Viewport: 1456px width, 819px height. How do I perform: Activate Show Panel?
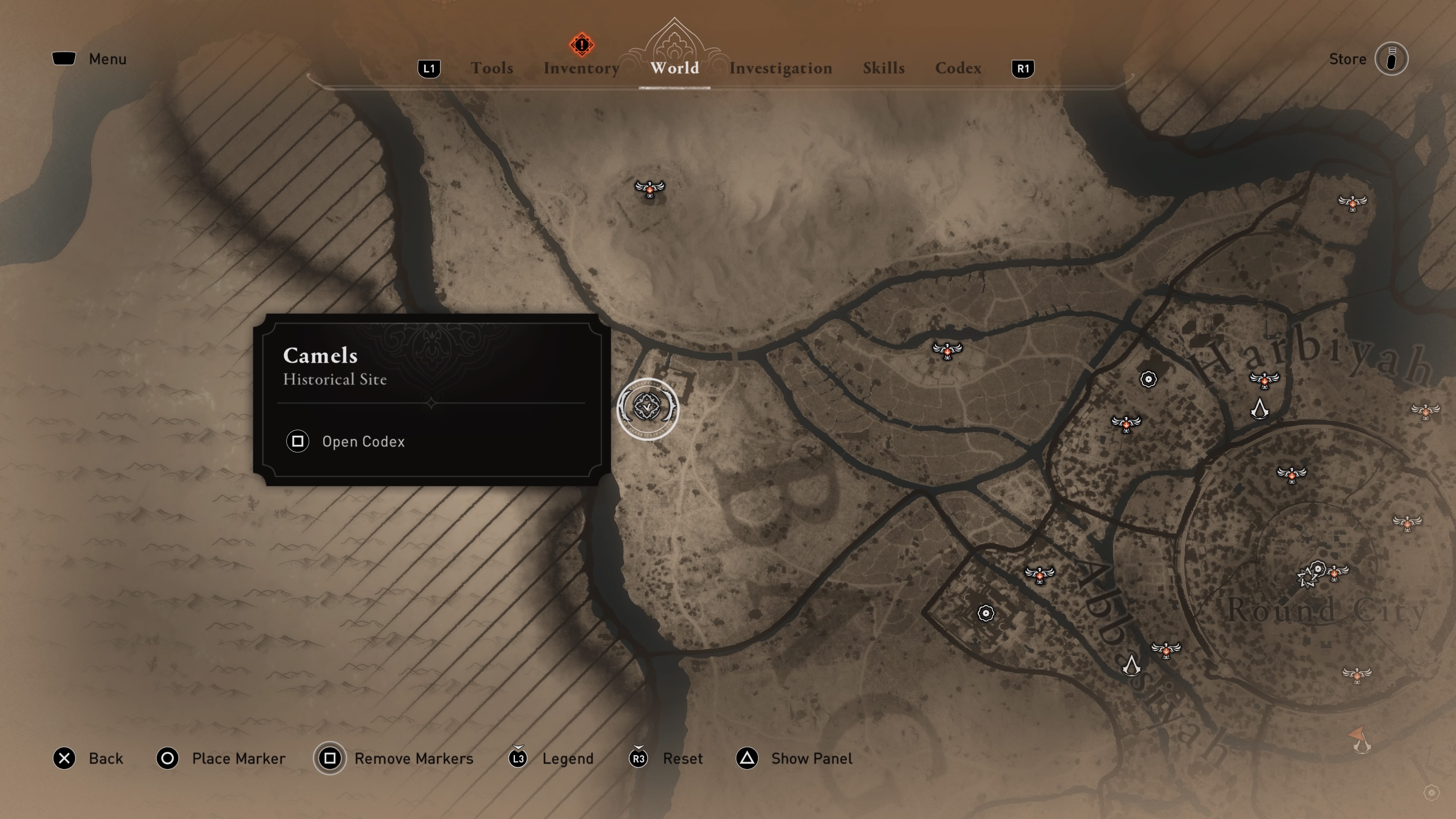point(811,758)
